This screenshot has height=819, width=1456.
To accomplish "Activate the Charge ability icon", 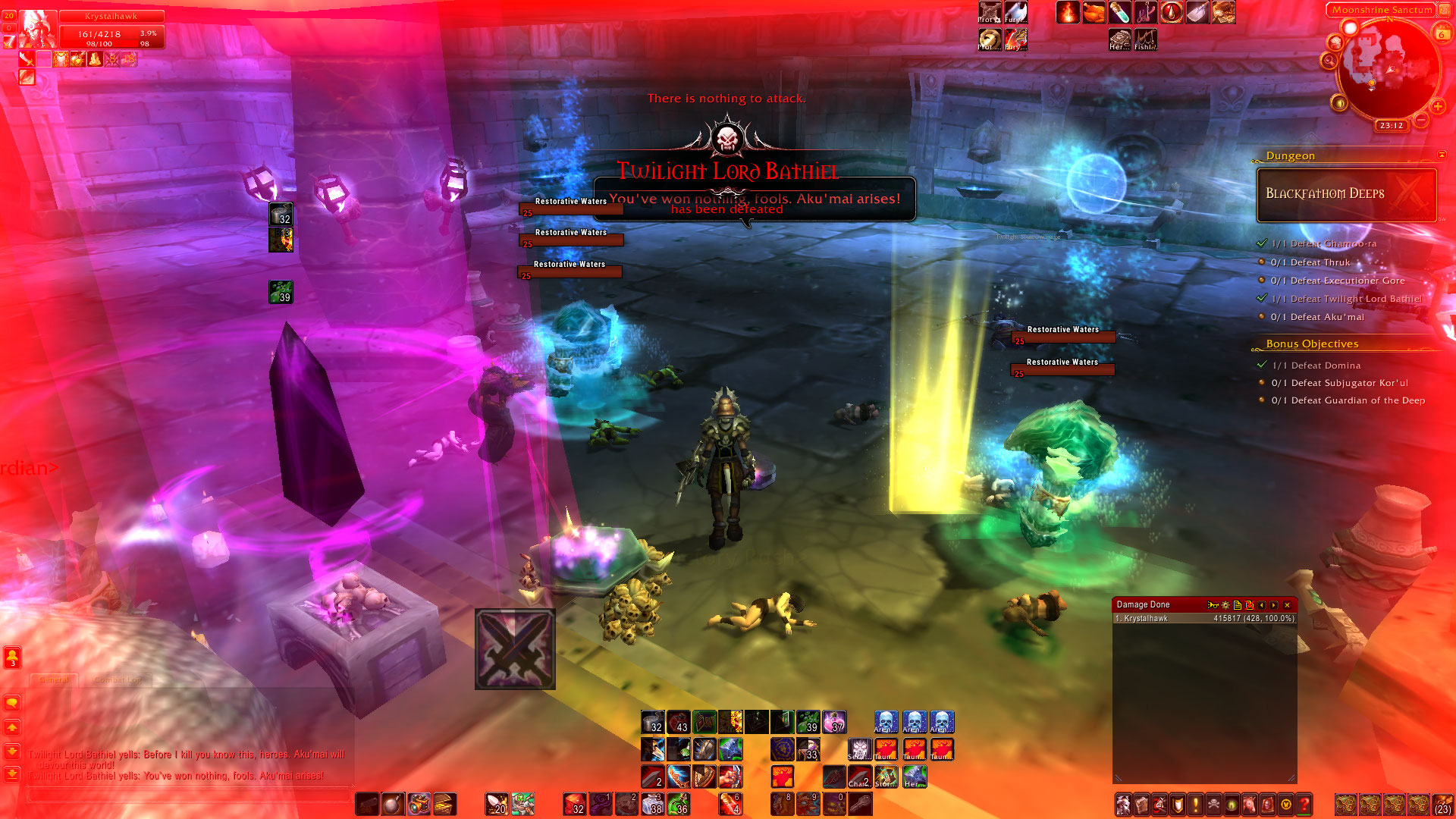I will 859,777.
